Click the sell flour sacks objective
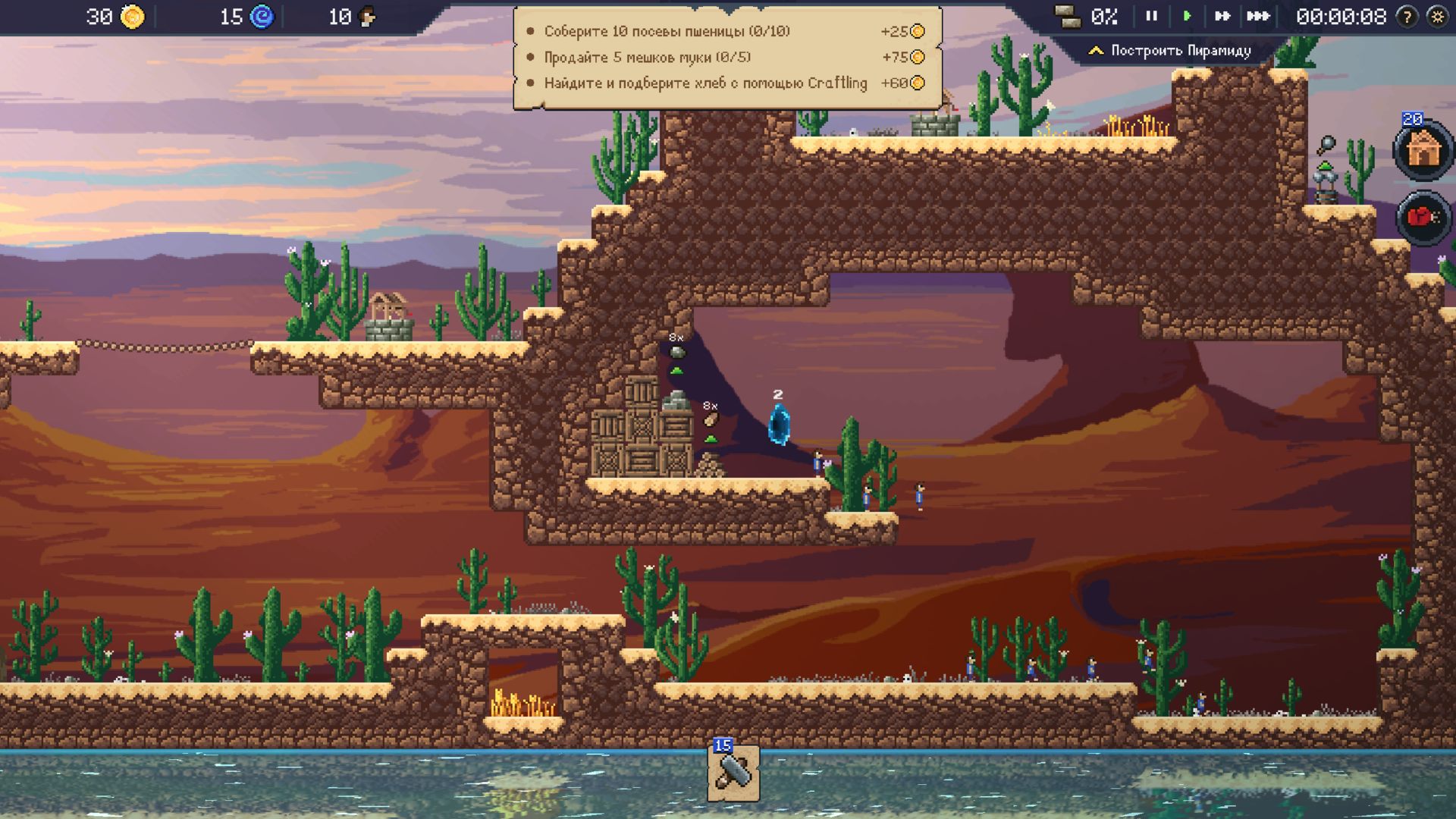 point(647,57)
